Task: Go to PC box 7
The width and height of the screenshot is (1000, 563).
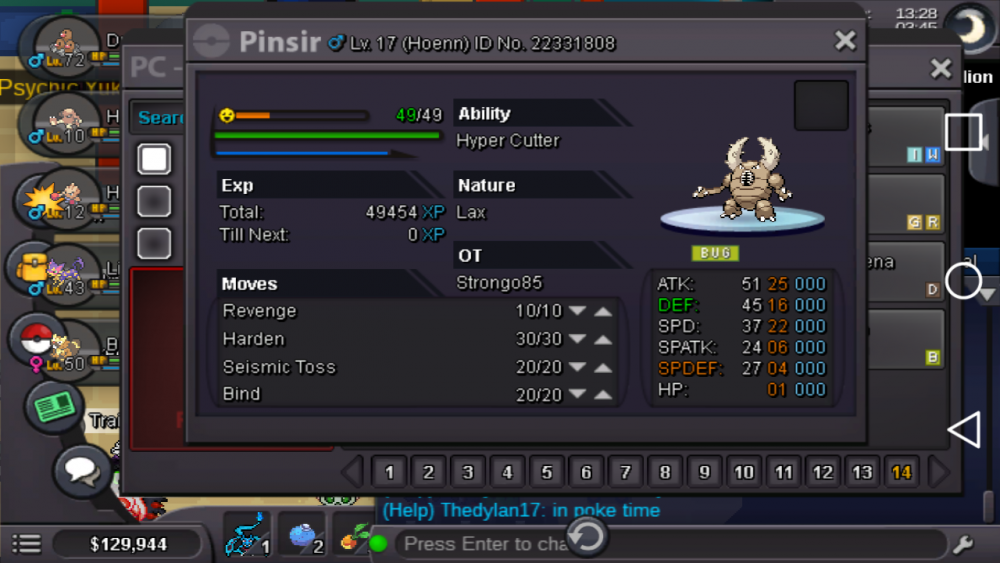Action: pos(626,472)
